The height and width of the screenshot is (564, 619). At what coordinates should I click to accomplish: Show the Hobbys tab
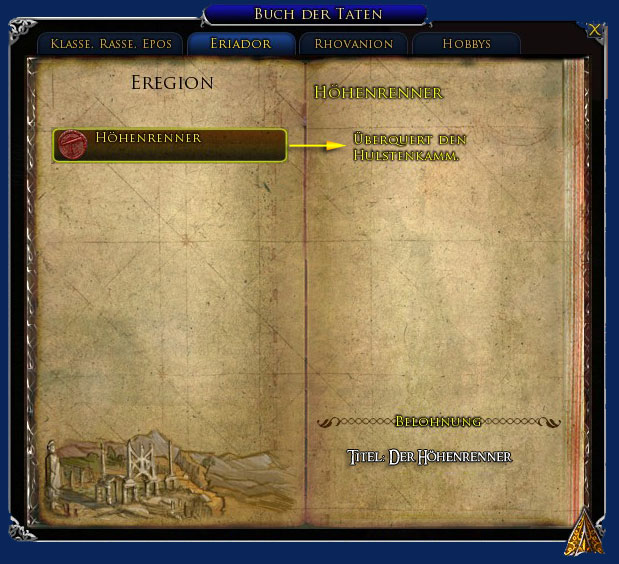[x=466, y=44]
